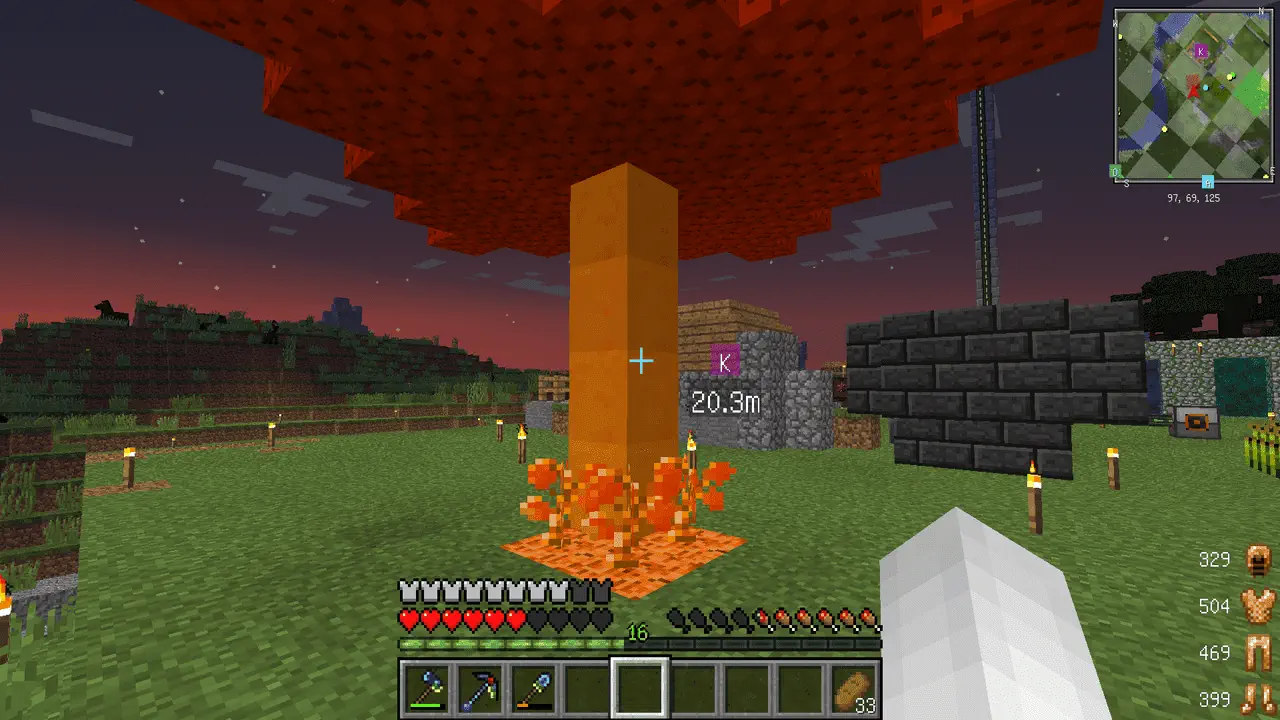
Task: Click the highlighted empty hotbar slot
Action: pyautogui.click(x=640, y=688)
